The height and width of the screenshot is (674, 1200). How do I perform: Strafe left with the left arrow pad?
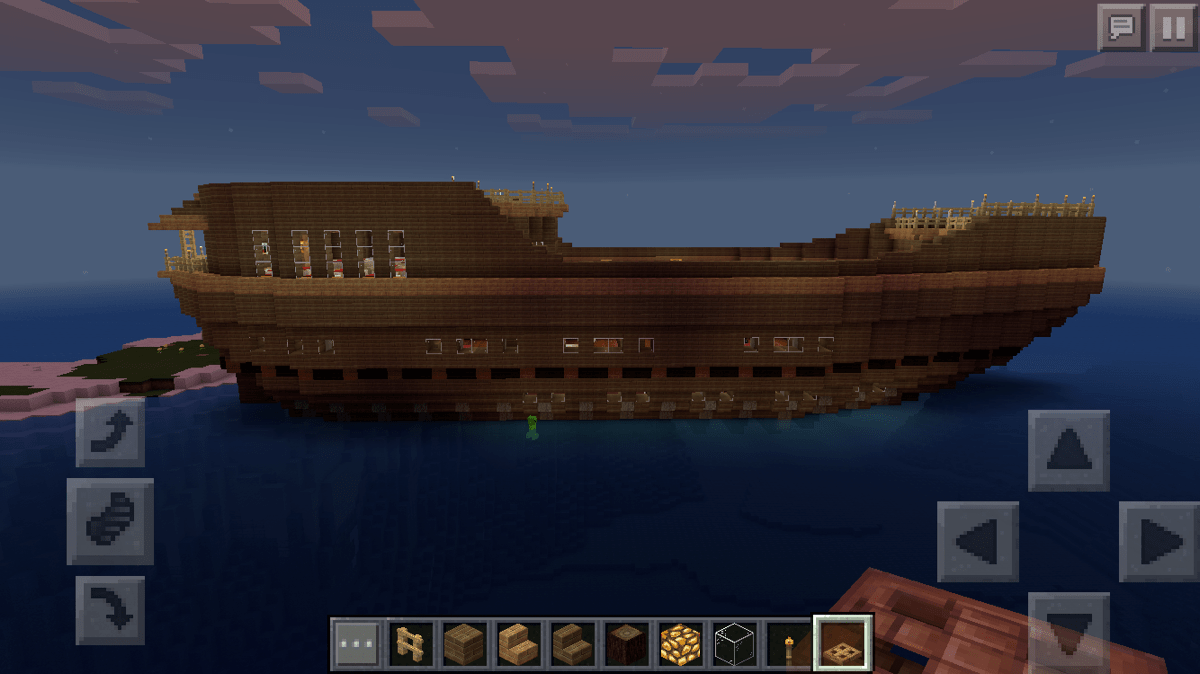coord(978,541)
